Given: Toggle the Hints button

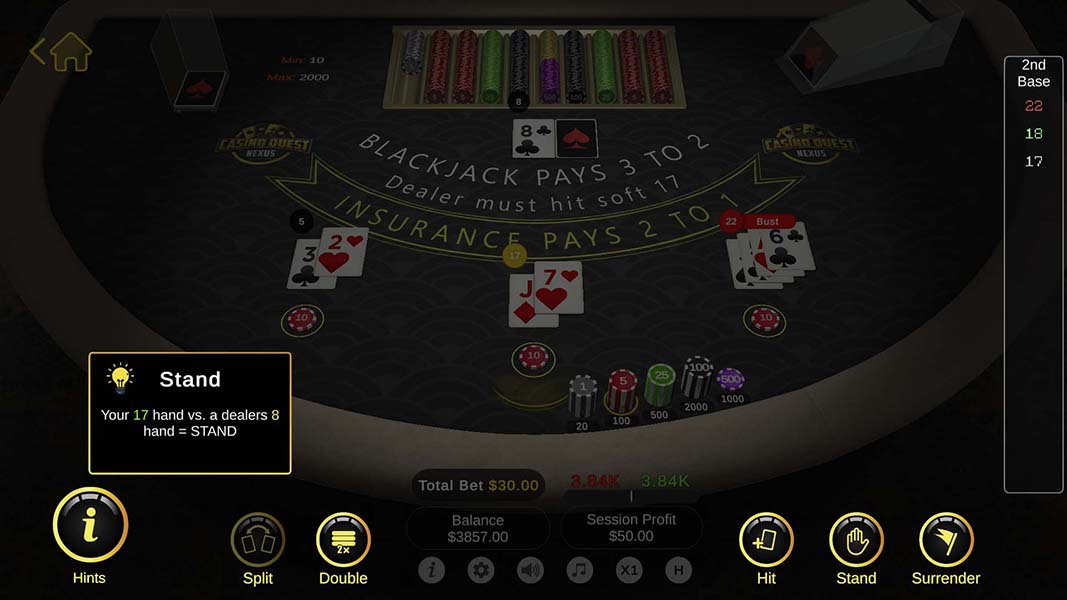Looking at the screenshot, I should click(x=90, y=525).
